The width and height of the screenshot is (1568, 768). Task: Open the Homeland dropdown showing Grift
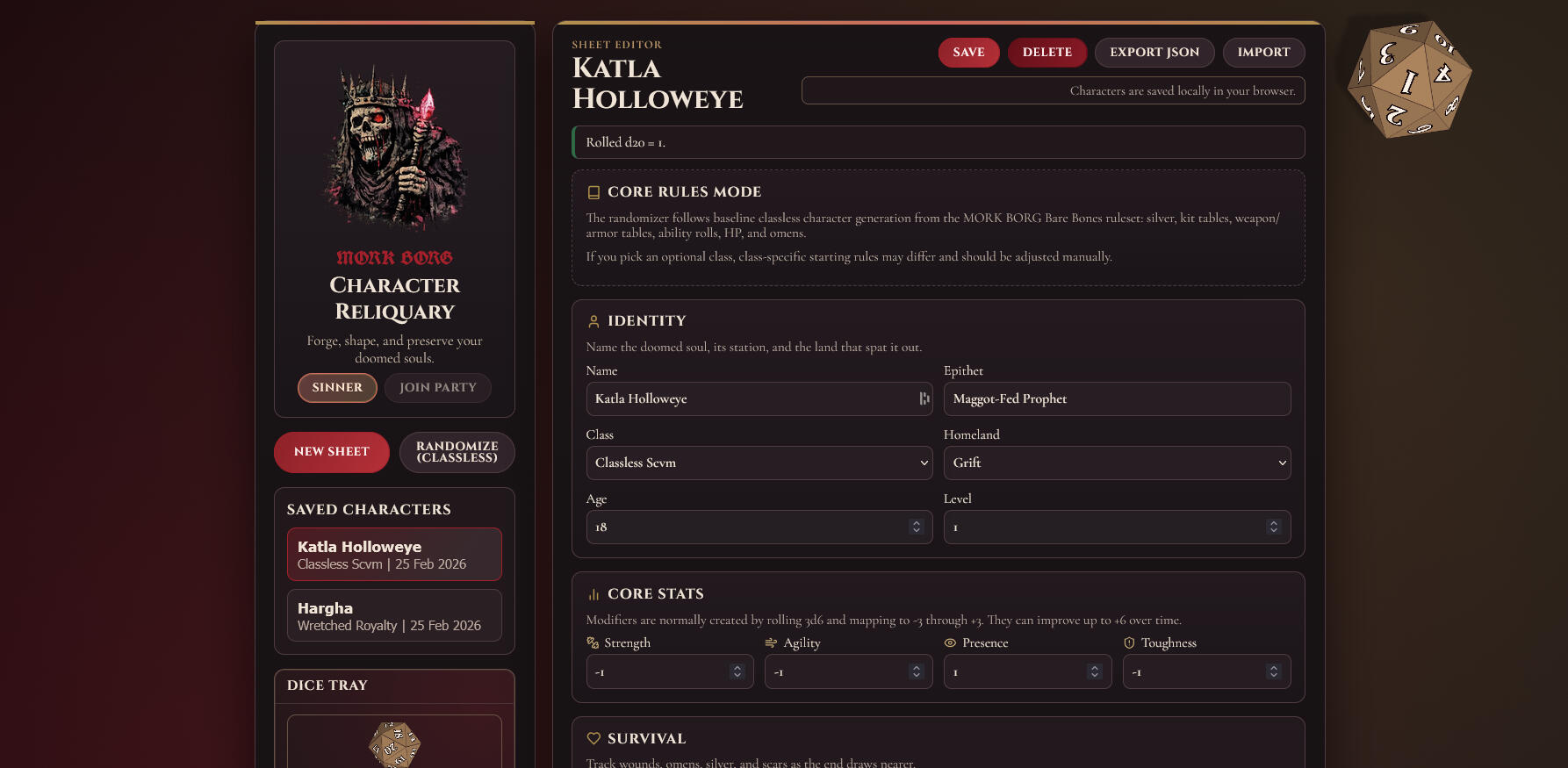point(1117,463)
